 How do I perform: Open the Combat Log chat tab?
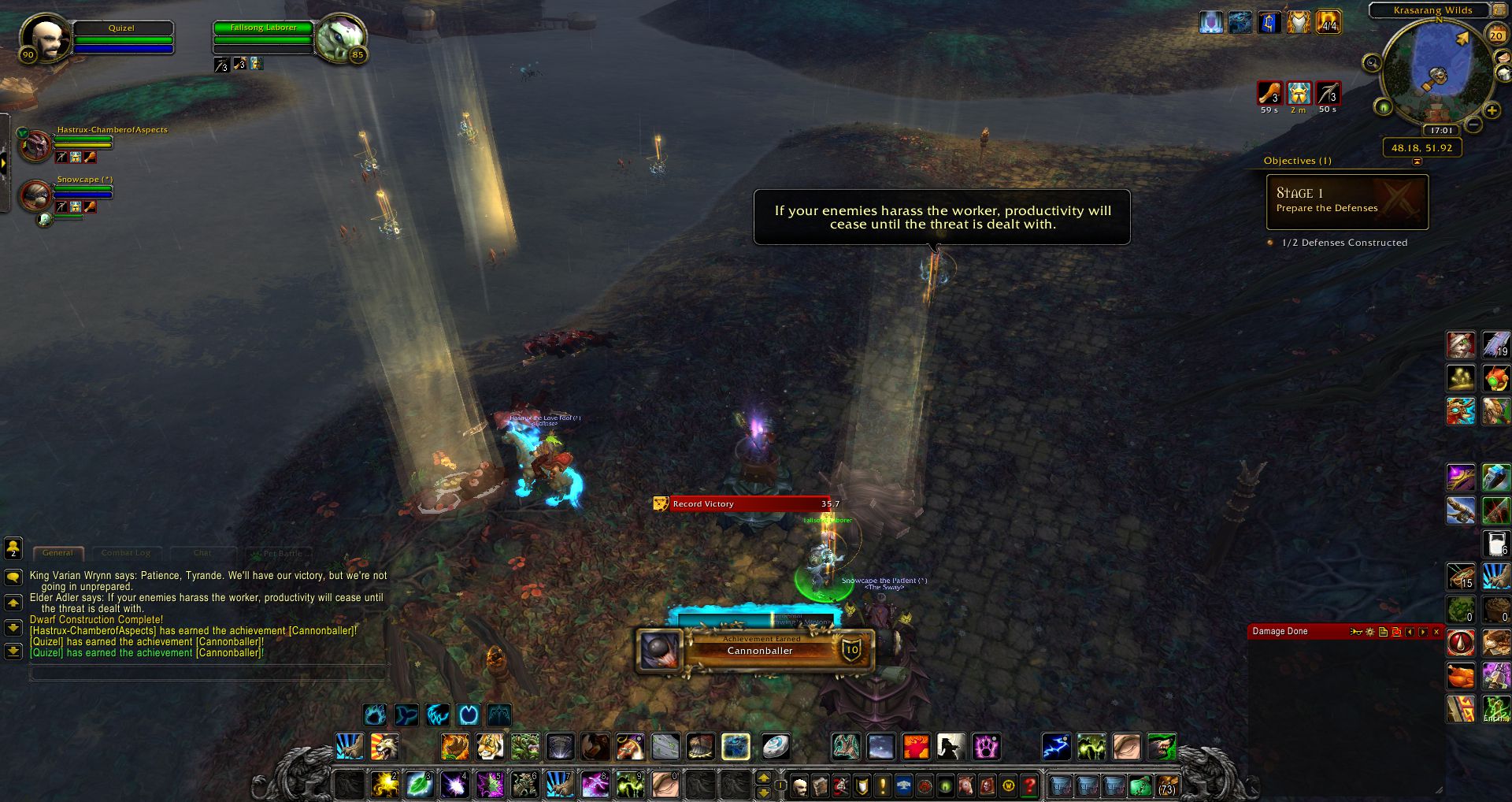click(x=126, y=553)
